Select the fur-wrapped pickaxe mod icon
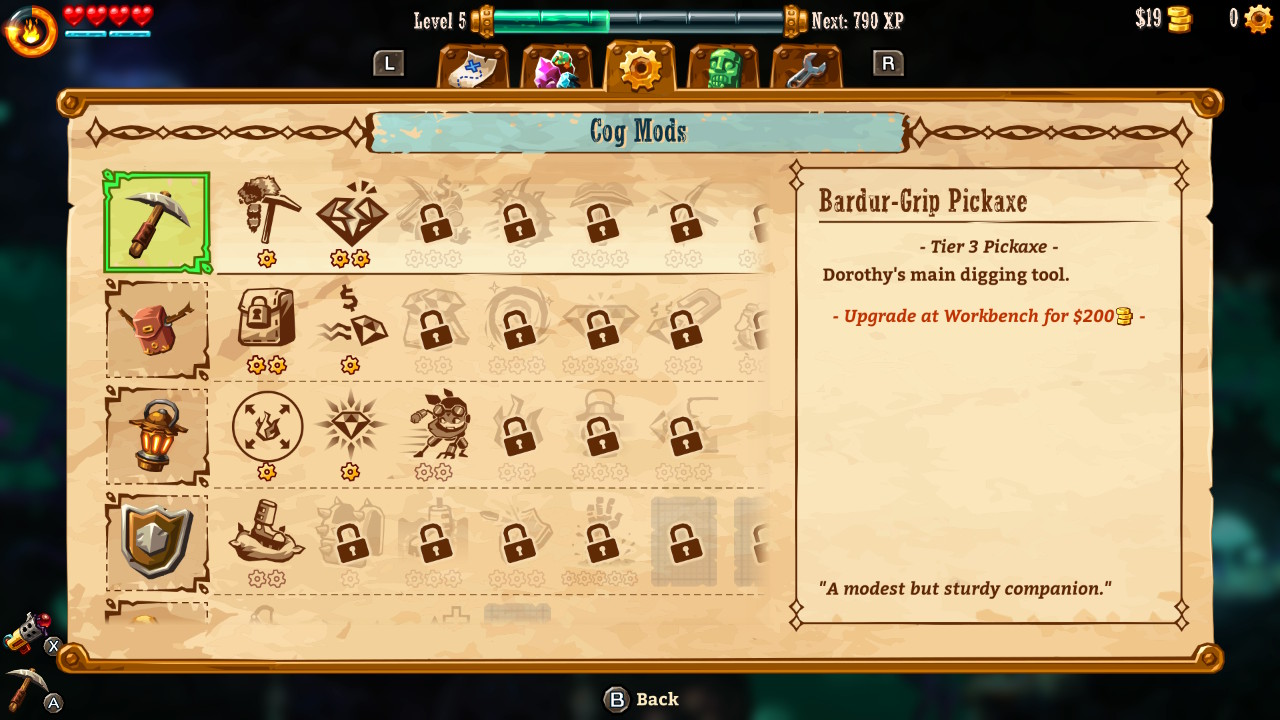 267,212
